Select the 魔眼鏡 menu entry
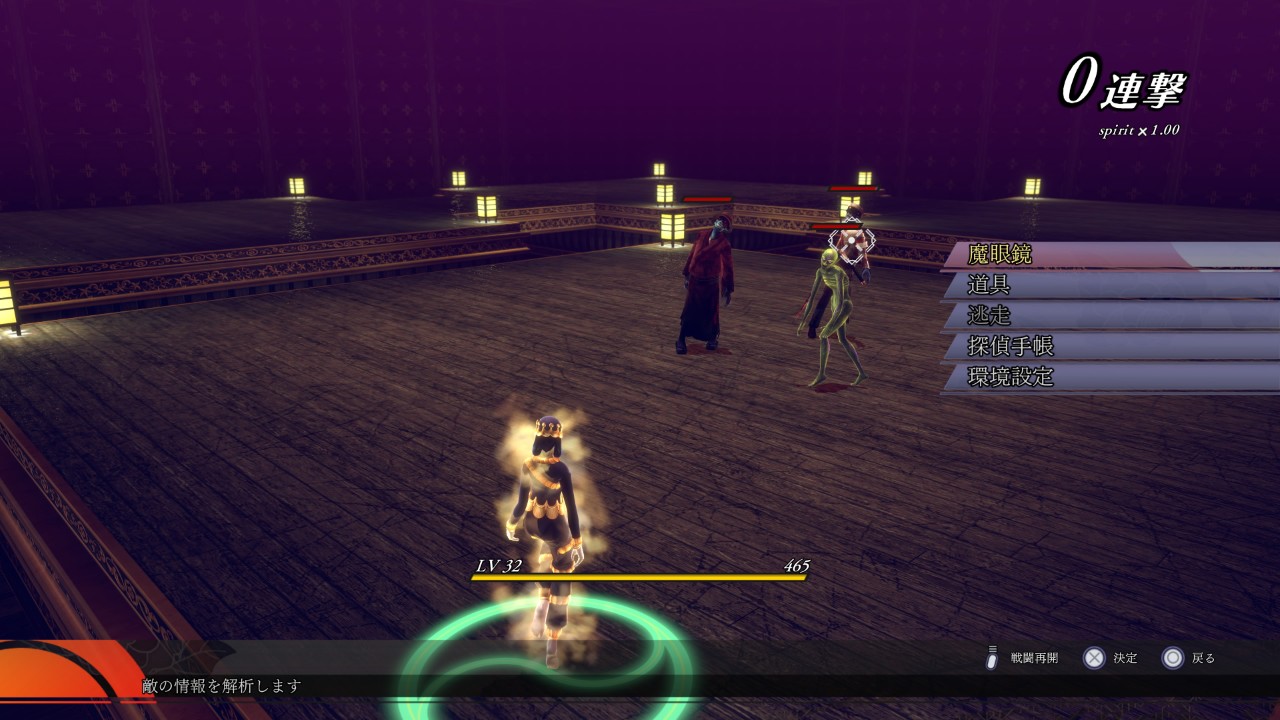This screenshot has height=720, width=1280. point(1001,255)
